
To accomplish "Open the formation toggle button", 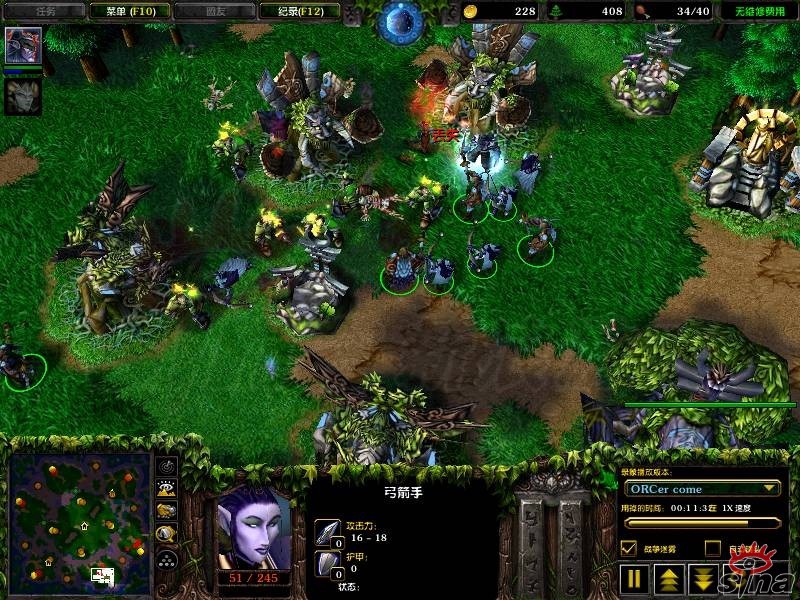I will pyautogui.click(x=167, y=559).
